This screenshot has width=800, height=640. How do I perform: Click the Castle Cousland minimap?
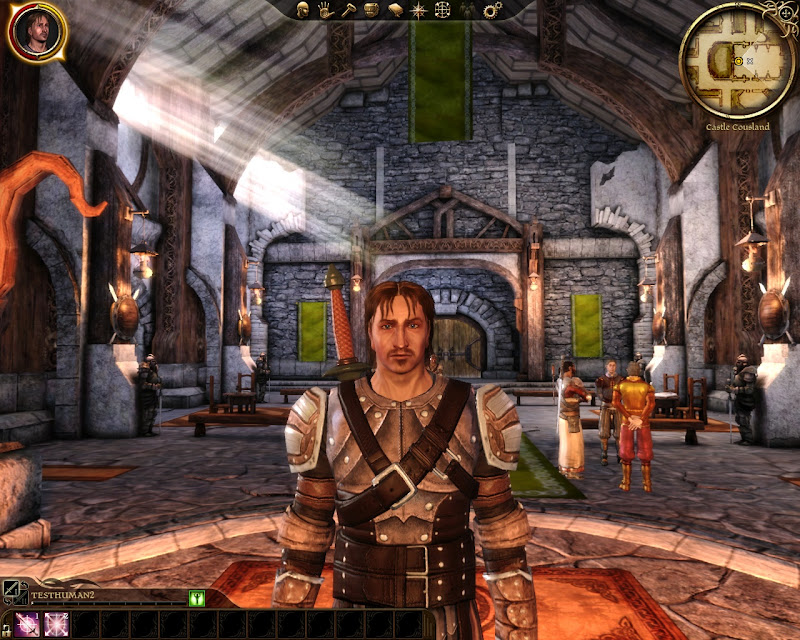[x=737, y=60]
